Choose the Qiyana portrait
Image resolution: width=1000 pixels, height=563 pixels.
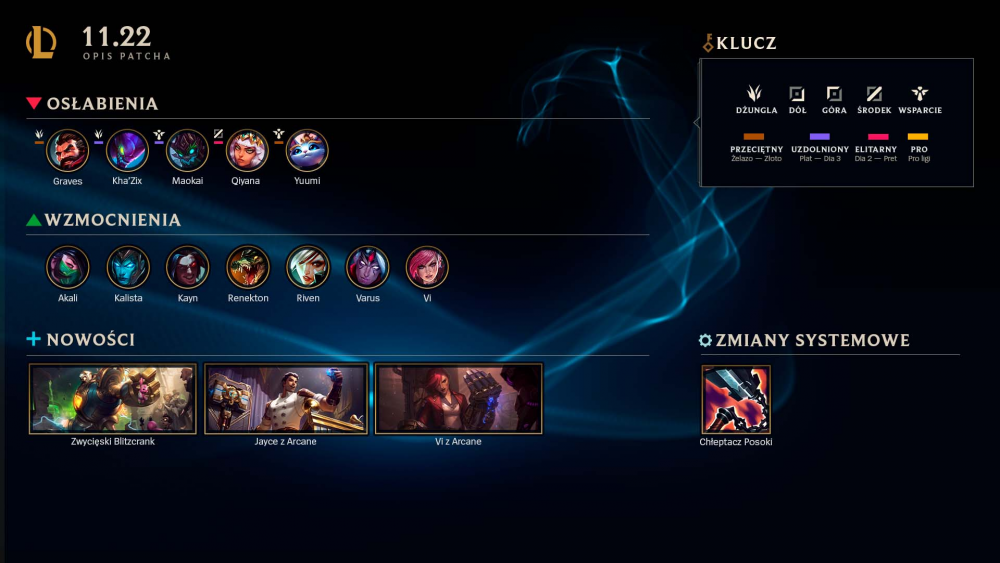[247, 151]
